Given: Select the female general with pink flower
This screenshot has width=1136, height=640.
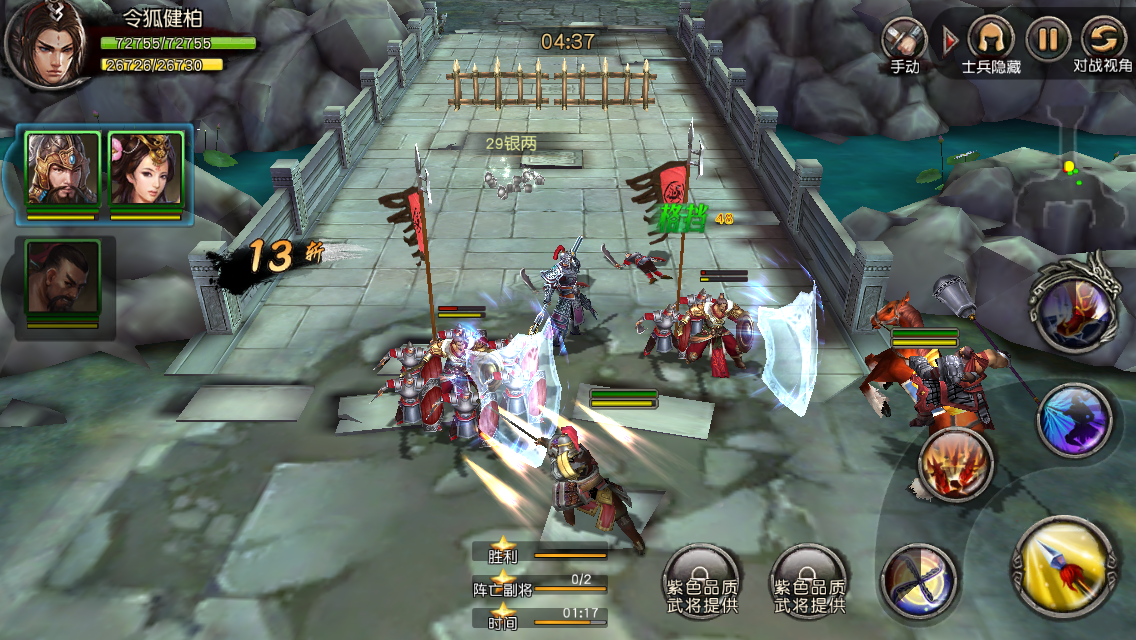Looking at the screenshot, I should 146,168.
